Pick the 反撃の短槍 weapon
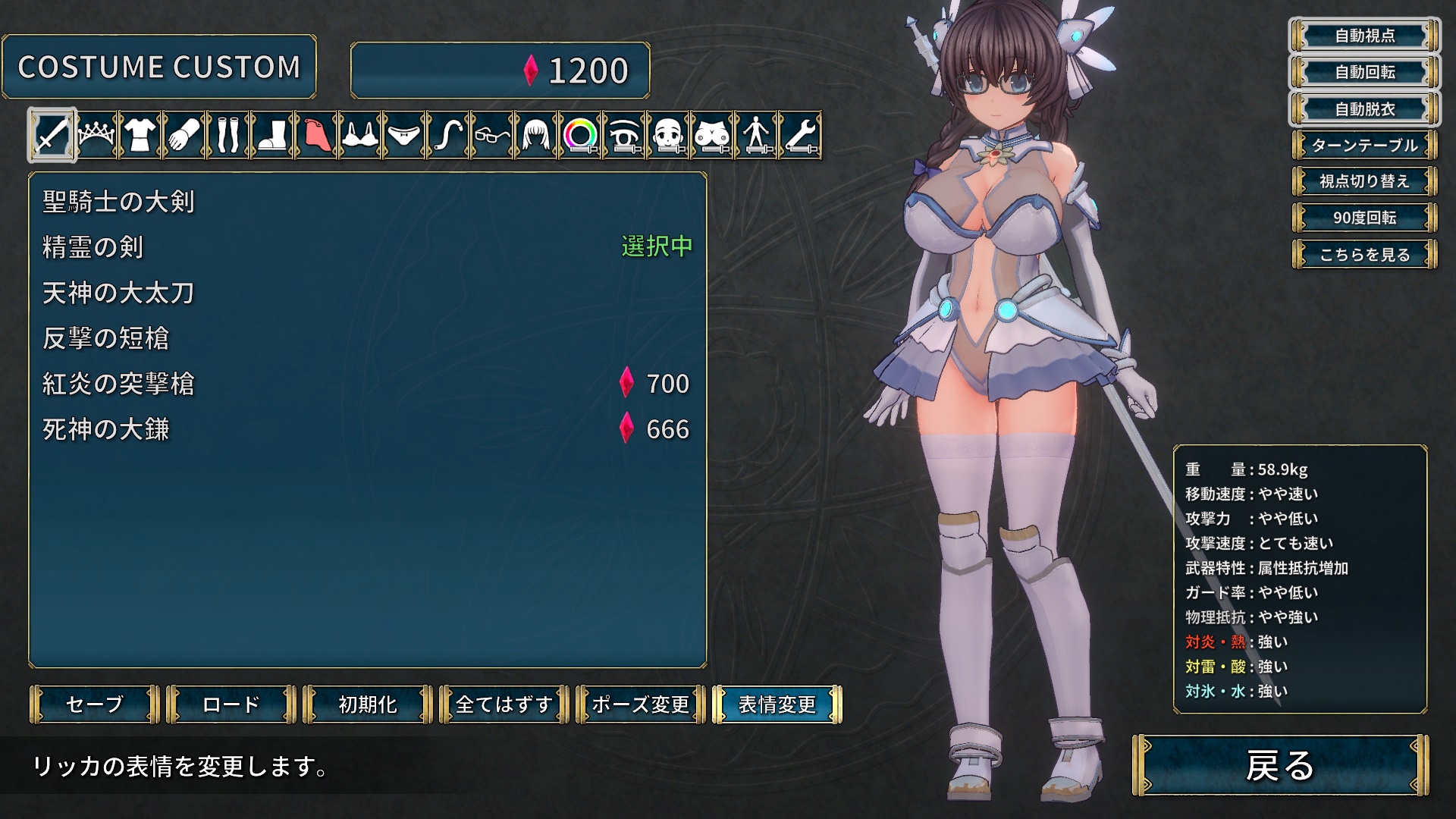Image resolution: width=1456 pixels, height=819 pixels. [106, 338]
